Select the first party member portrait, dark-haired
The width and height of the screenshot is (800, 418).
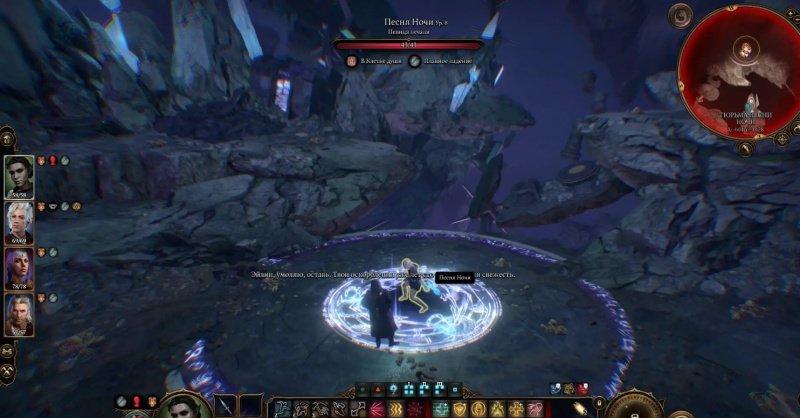point(19,175)
